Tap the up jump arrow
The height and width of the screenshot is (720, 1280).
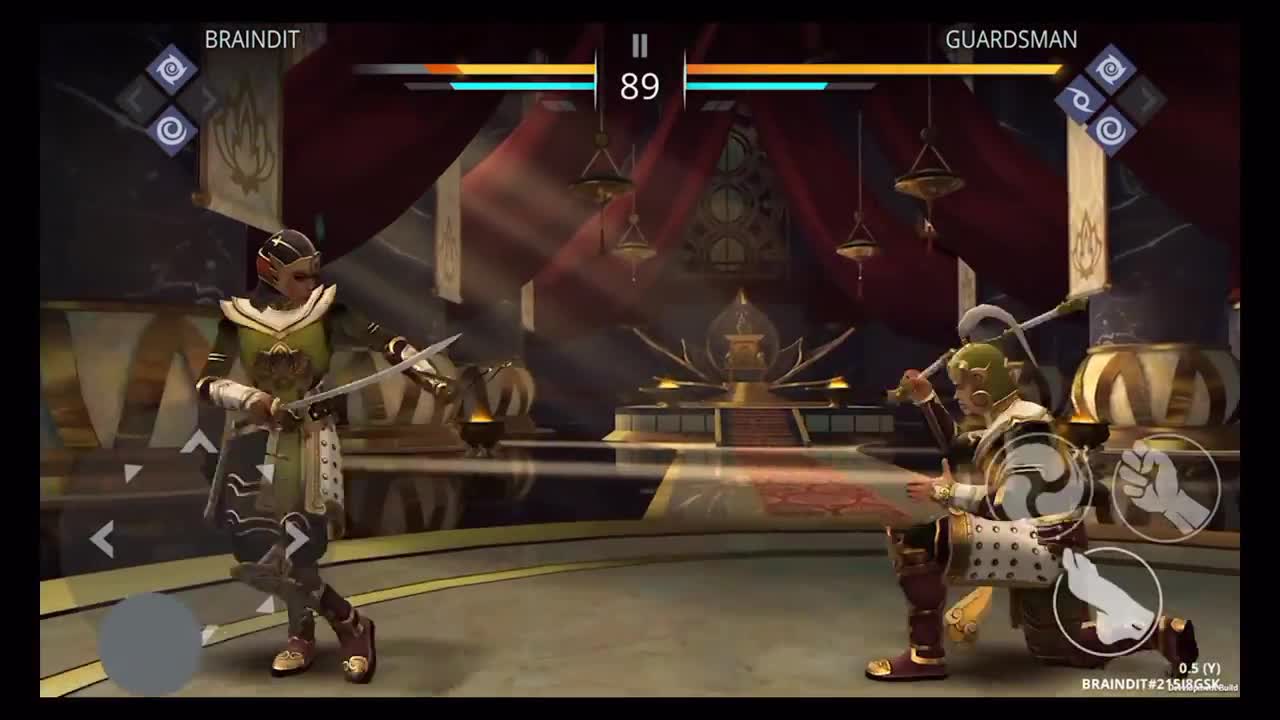199,441
